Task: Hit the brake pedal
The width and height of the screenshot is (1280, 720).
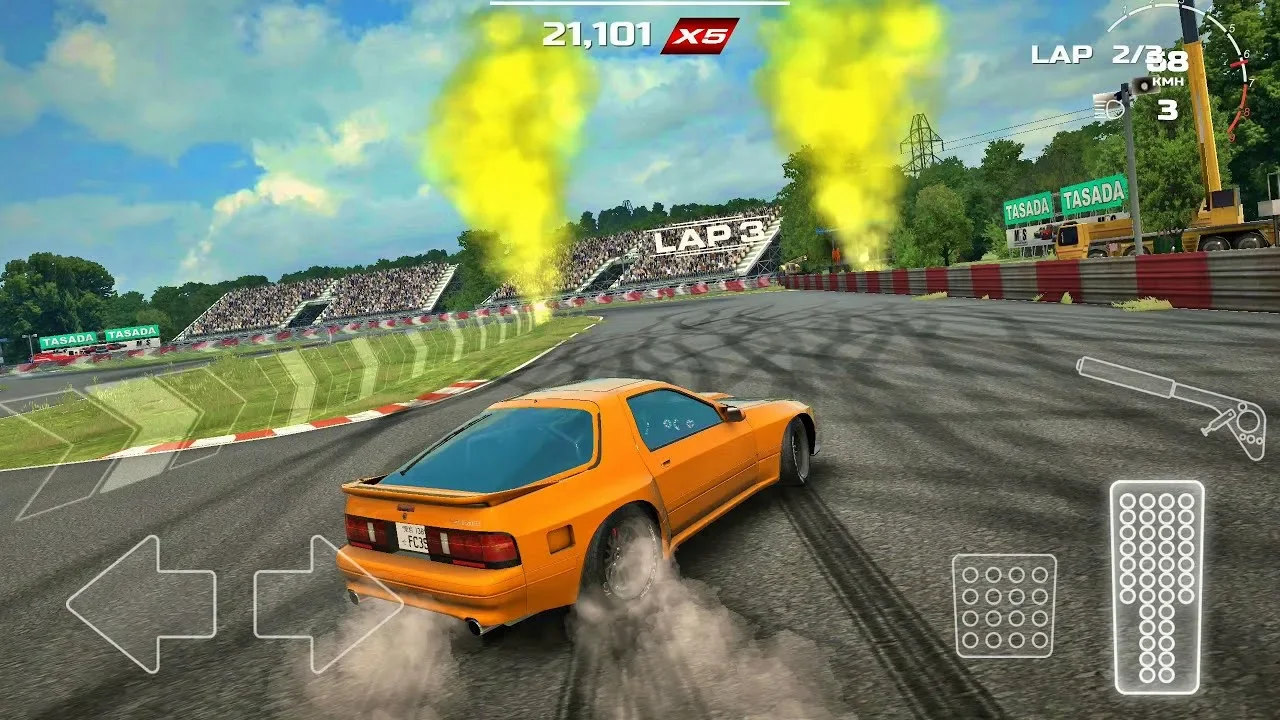Action: [x=1003, y=605]
